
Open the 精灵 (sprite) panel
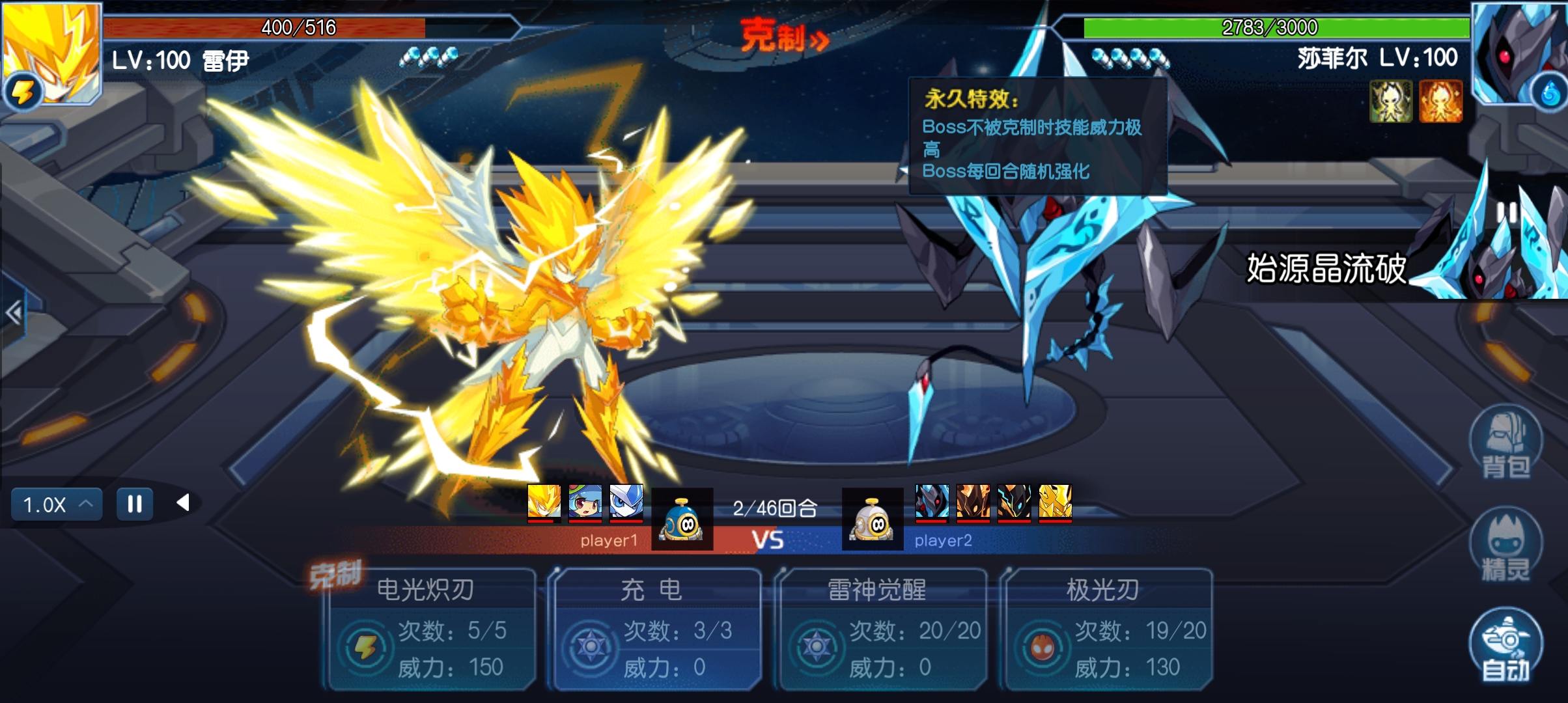(1508, 549)
